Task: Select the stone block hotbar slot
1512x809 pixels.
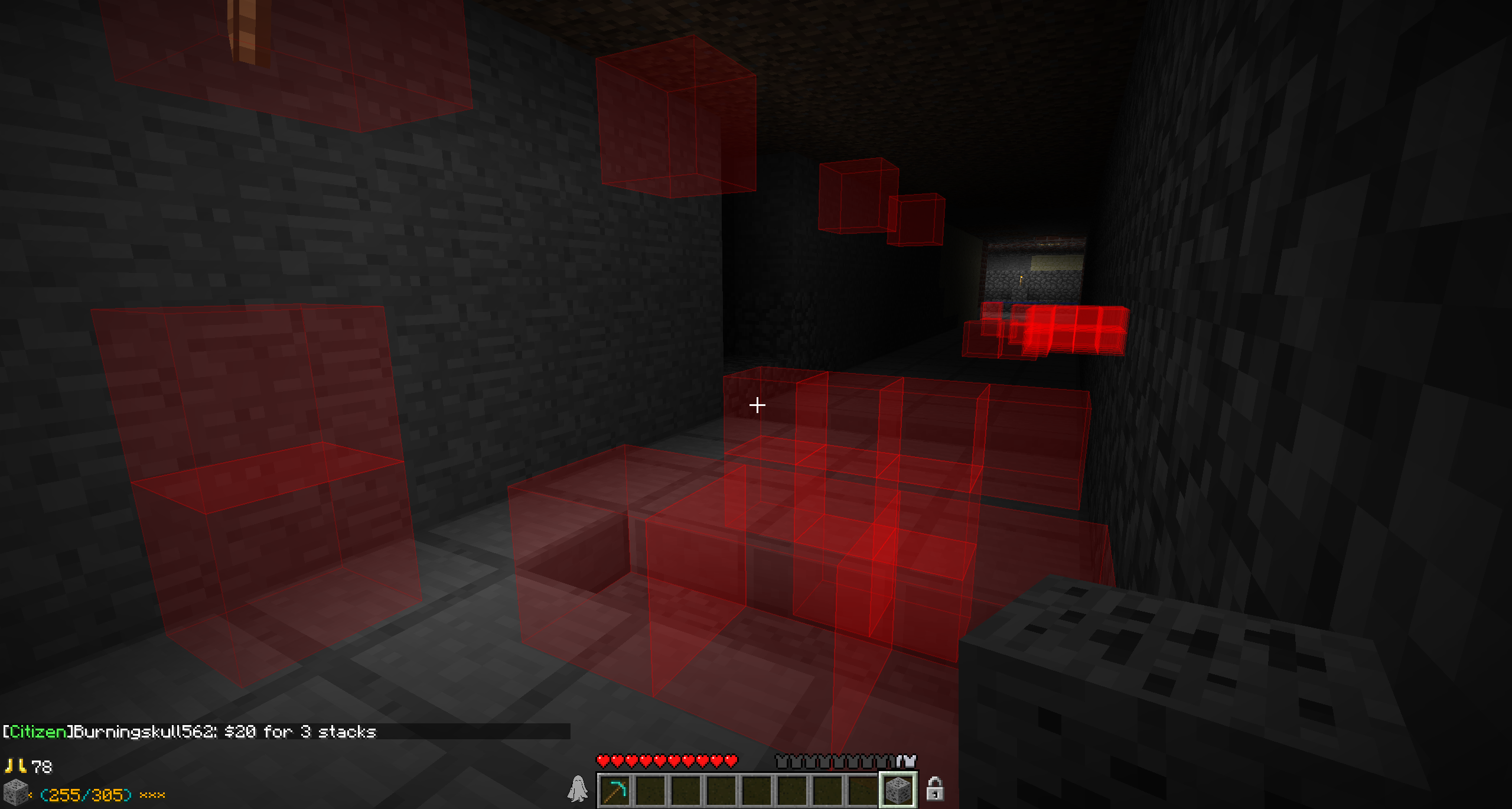Action: (x=898, y=790)
